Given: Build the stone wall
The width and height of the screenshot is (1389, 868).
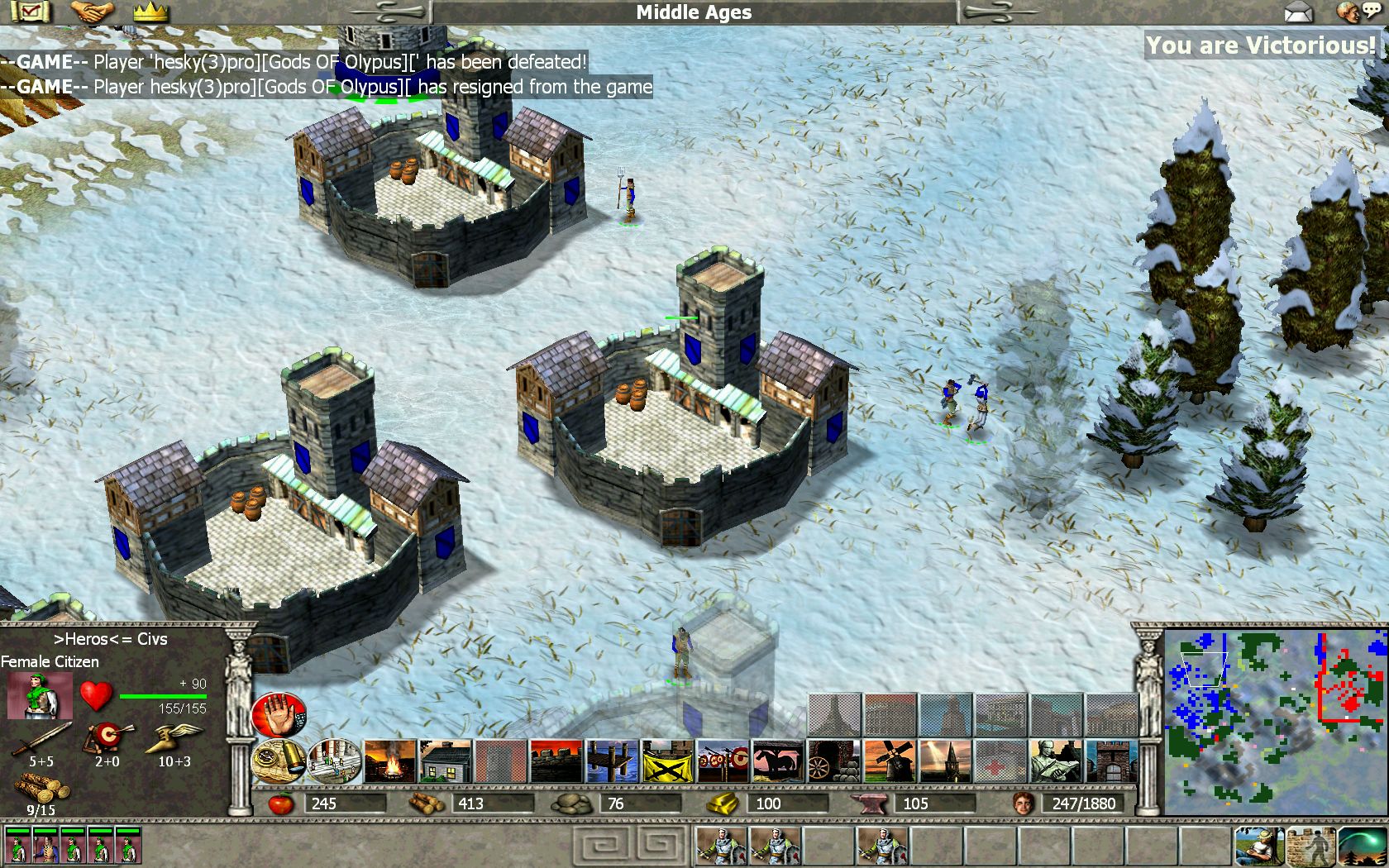Looking at the screenshot, I should pyautogui.click(x=556, y=761).
